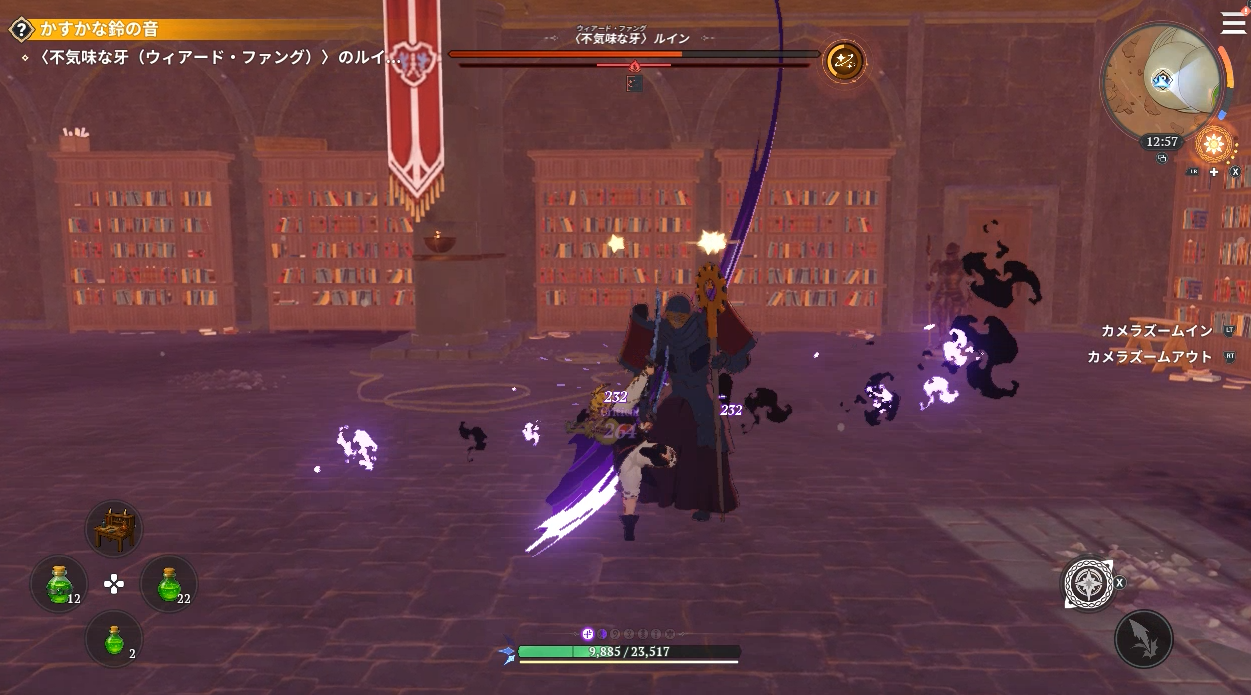1251x695 pixels.
Task: Use the small green potion with 2 count
Action: 114,639
